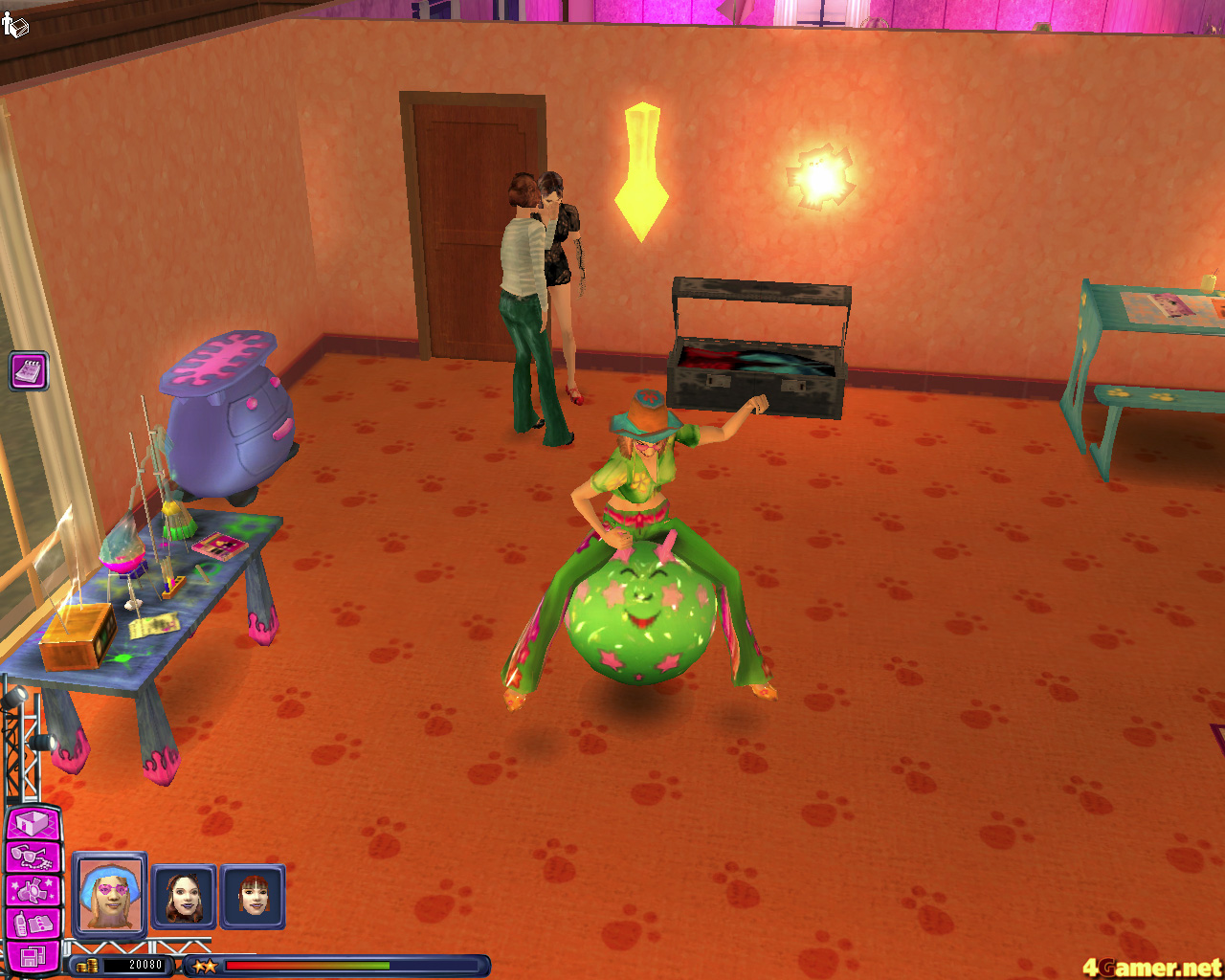Click the star rating progress bar
This screenshot has height=980, width=1225.
tap(306, 966)
